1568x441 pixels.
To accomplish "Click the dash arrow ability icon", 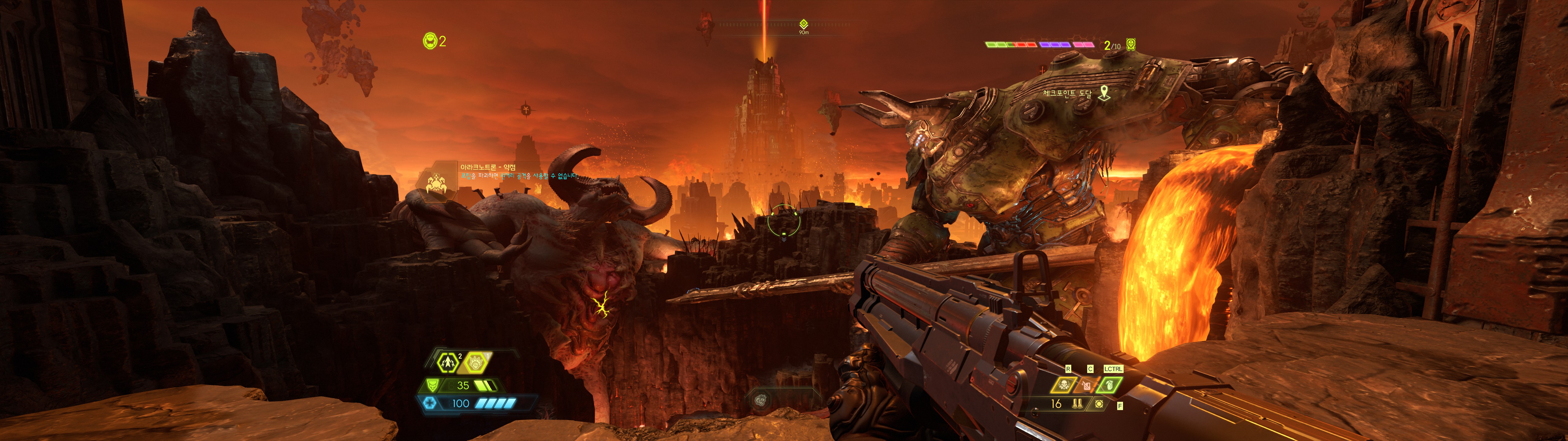I will point(449,363).
